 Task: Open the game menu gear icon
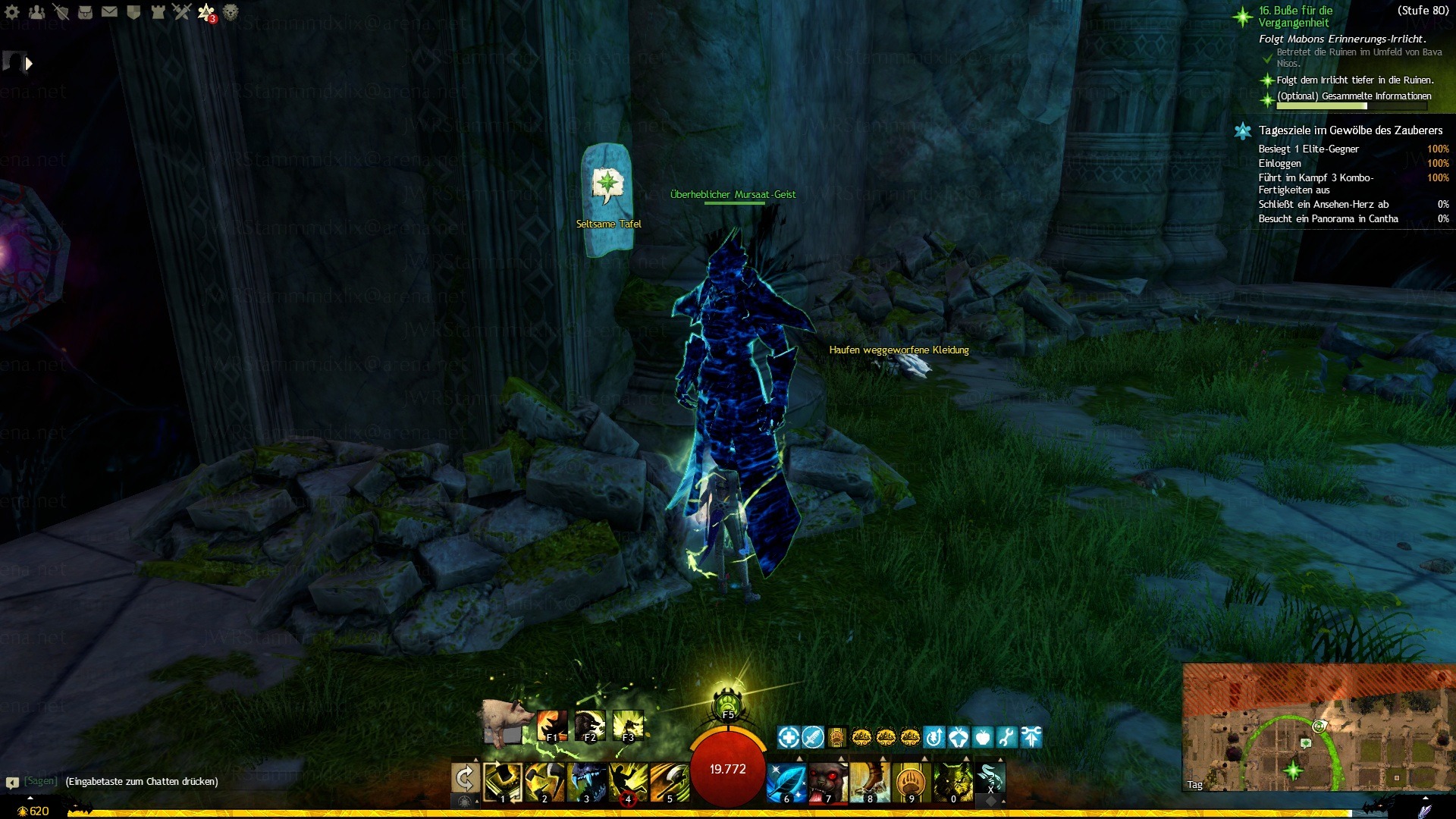coord(12,12)
